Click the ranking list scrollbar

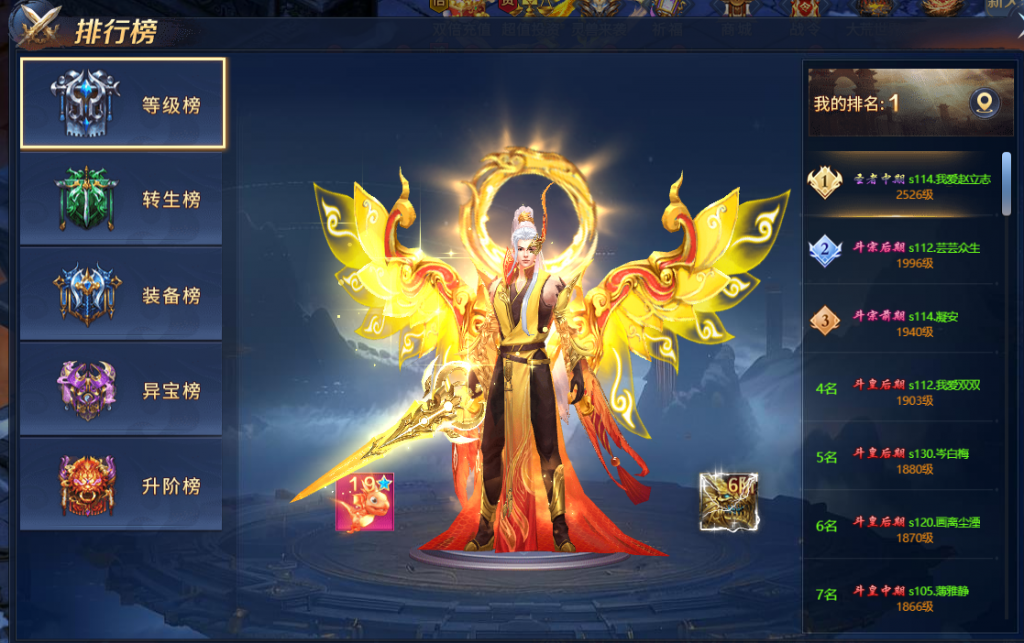(1006, 183)
